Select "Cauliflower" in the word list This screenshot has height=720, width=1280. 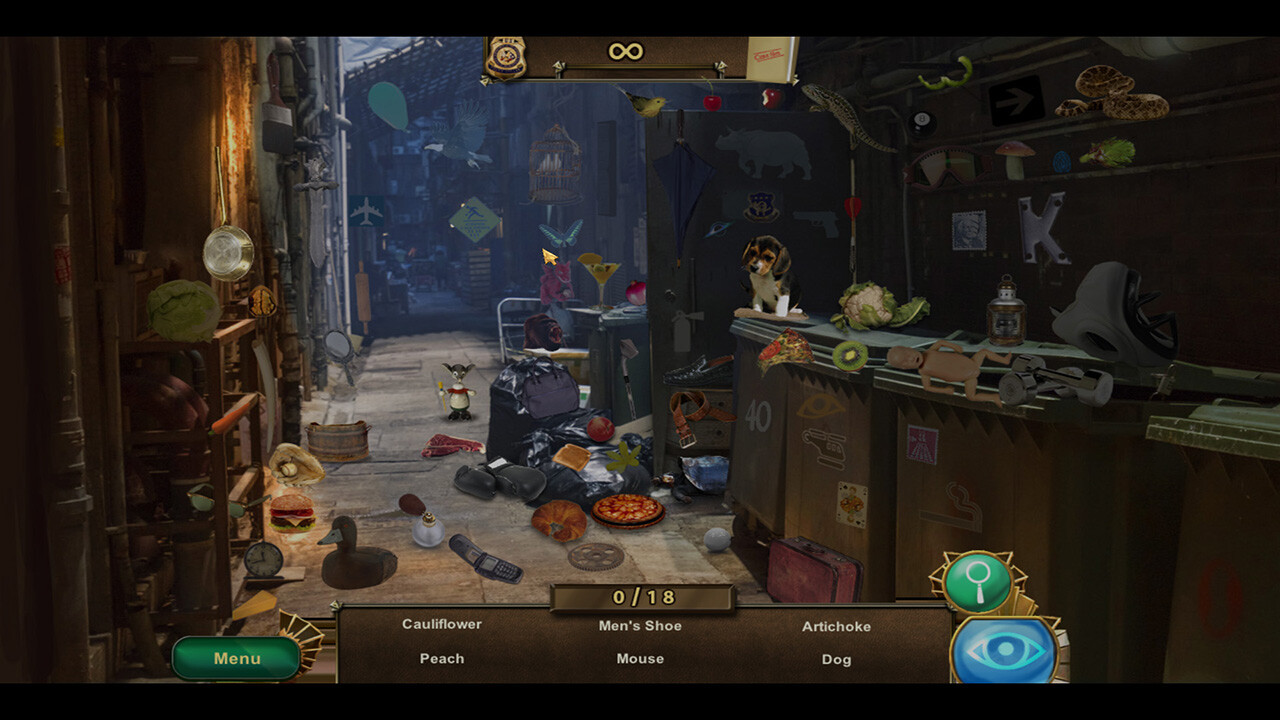[x=441, y=624]
